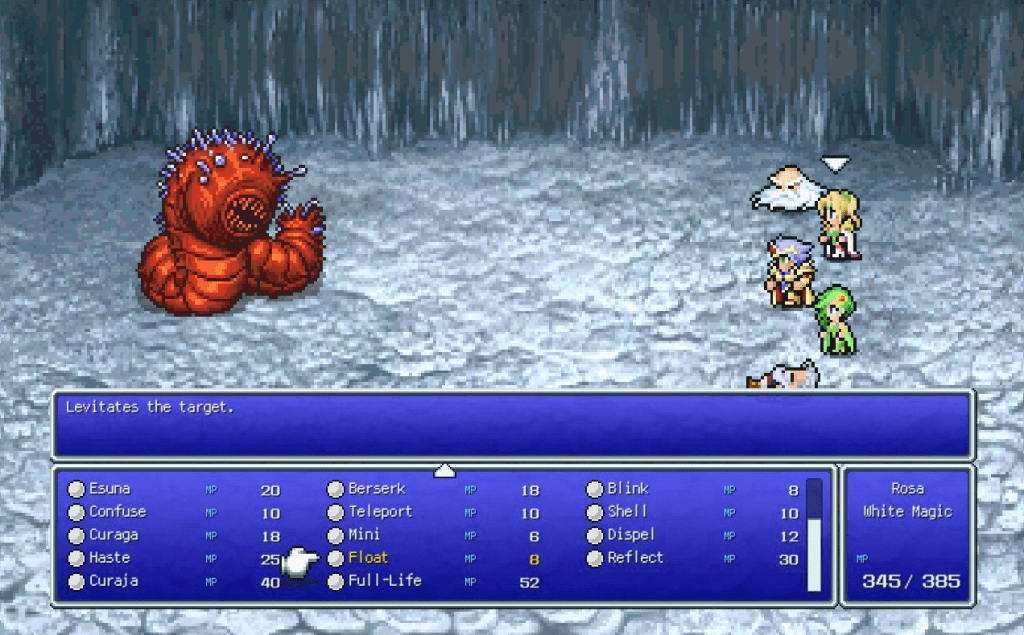Cast the Curaga spell

pos(113,535)
